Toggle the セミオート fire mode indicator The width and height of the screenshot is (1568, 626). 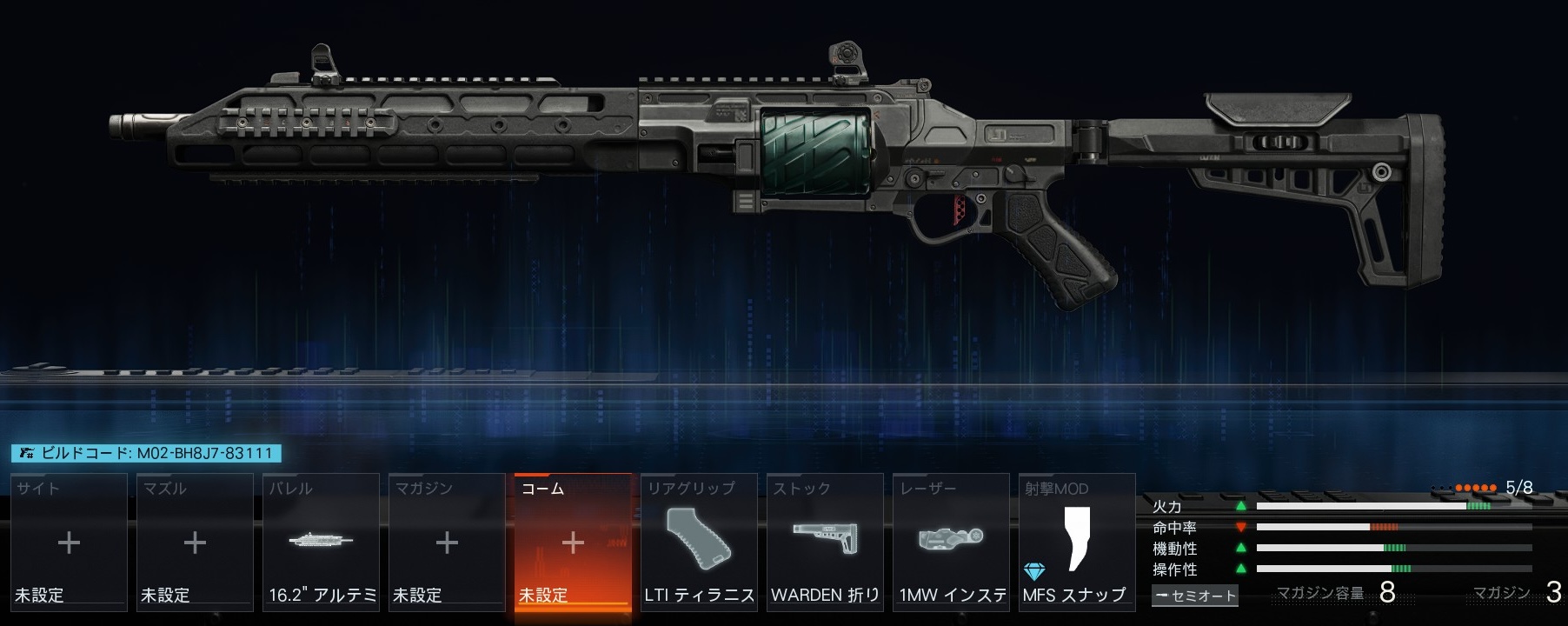(1194, 596)
